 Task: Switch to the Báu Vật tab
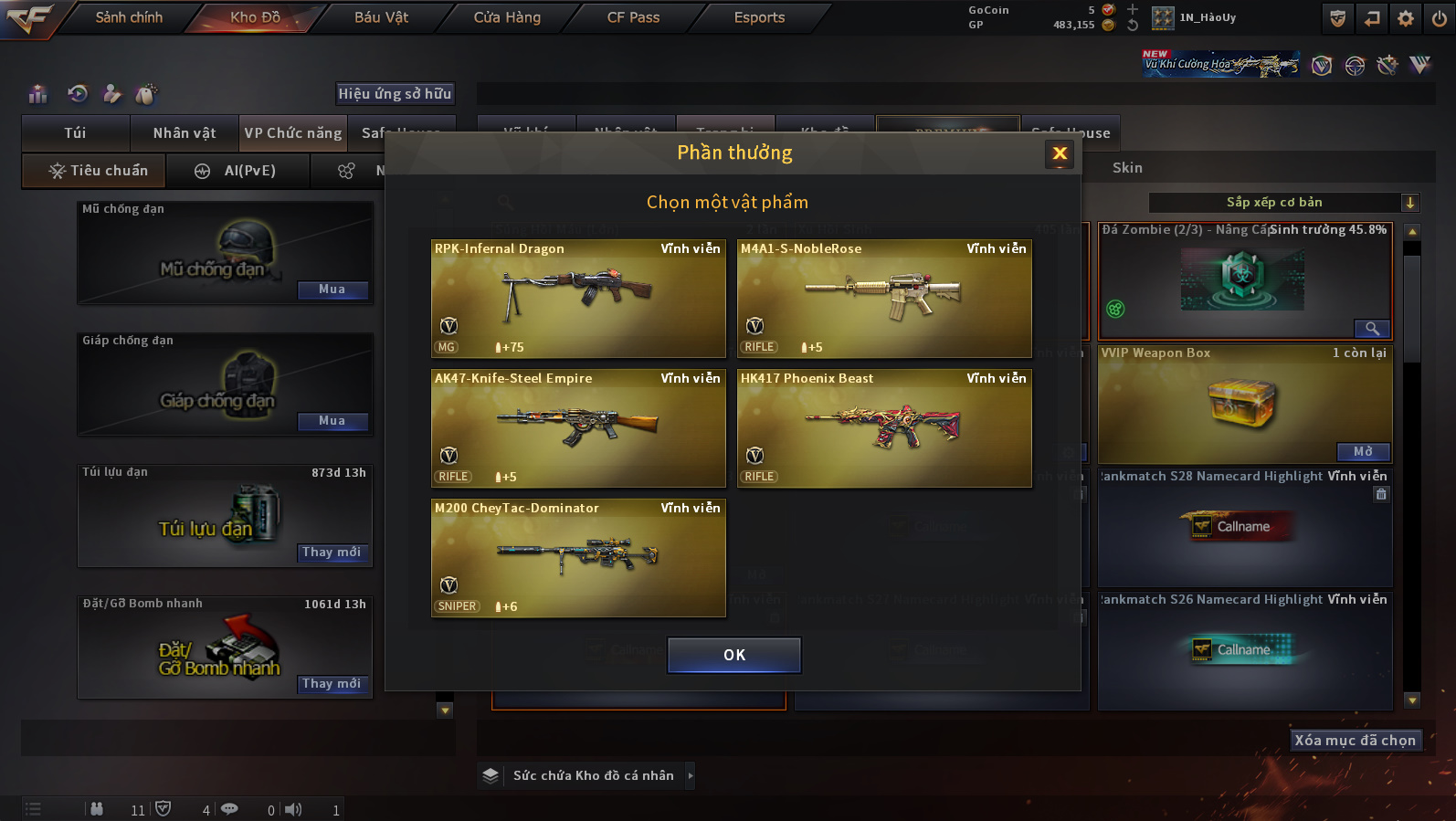[381, 17]
